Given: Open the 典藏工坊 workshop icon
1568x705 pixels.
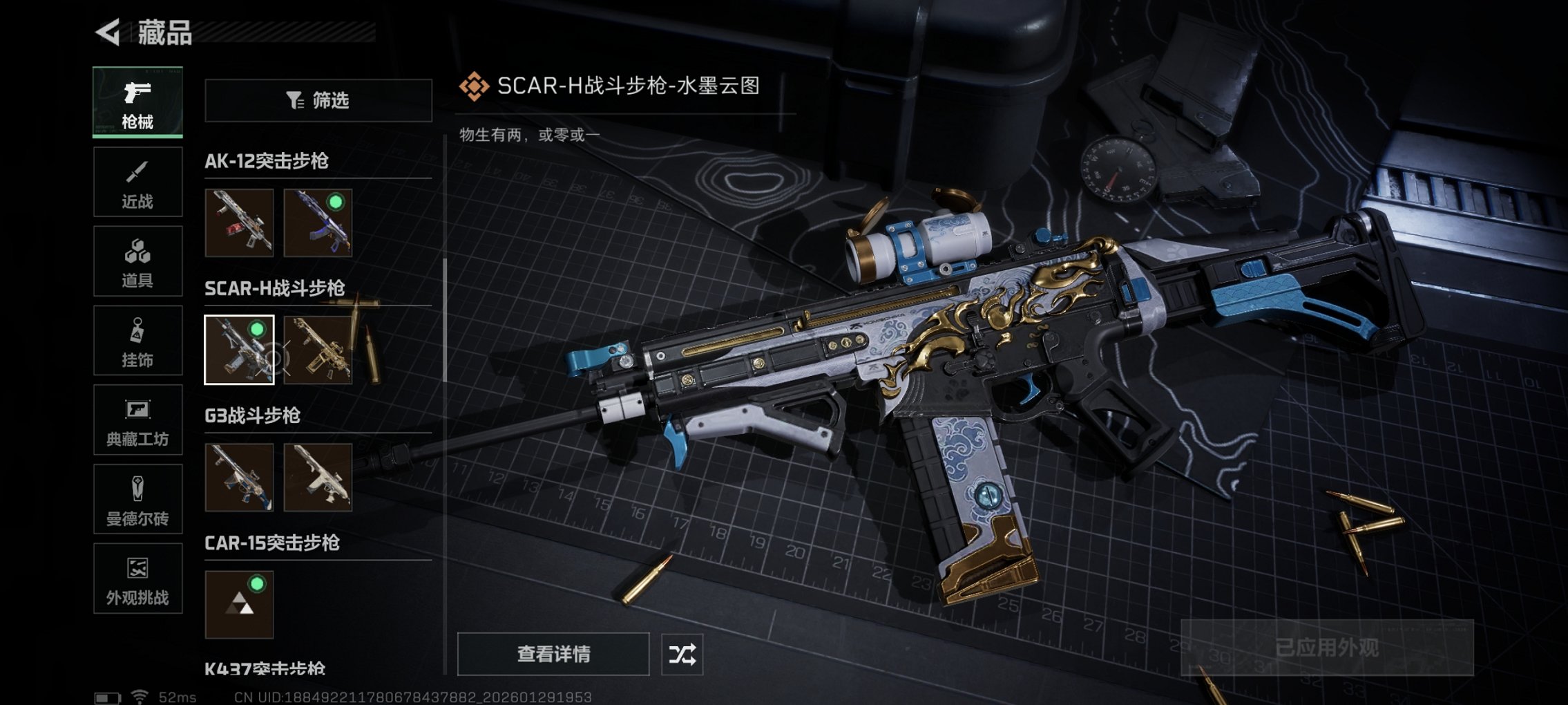Looking at the screenshot, I should (137, 420).
